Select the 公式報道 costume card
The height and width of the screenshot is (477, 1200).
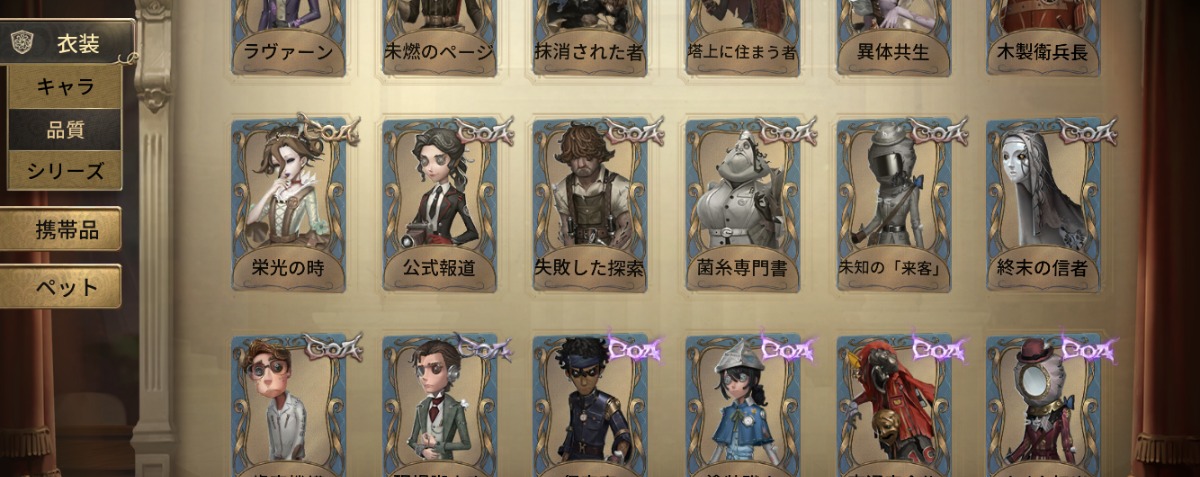click(x=440, y=205)
